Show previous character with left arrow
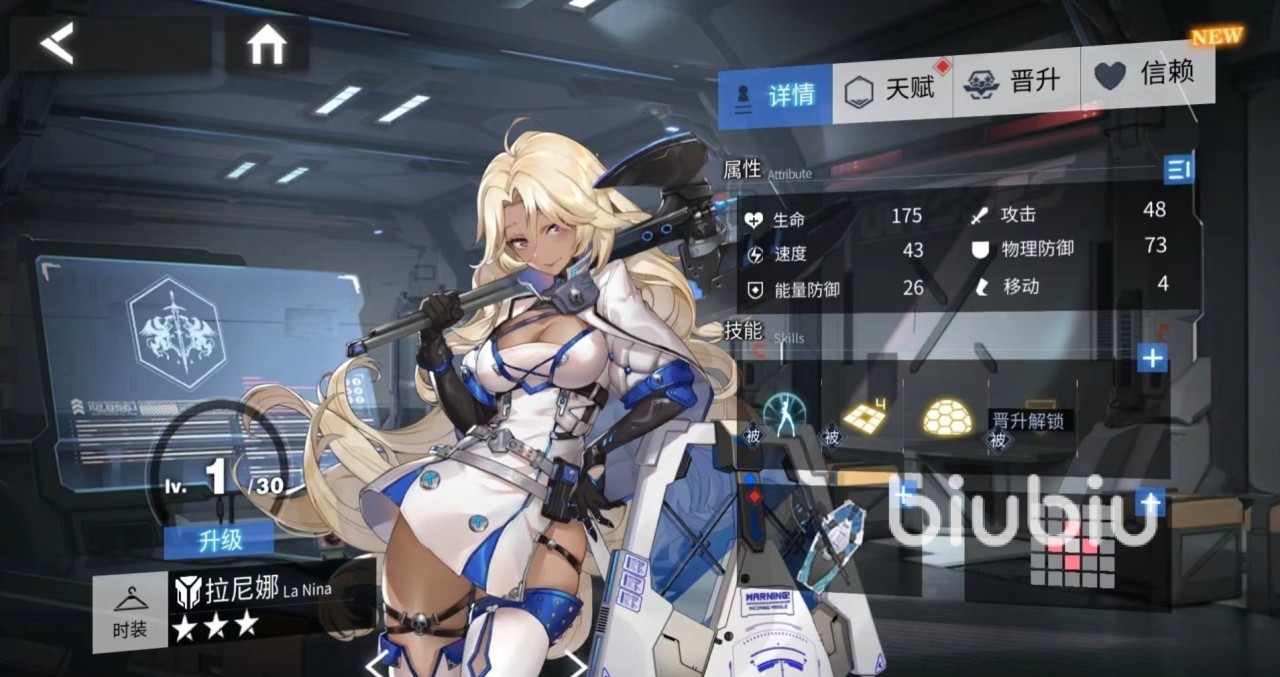1280x677 pixels. (375, 663)
